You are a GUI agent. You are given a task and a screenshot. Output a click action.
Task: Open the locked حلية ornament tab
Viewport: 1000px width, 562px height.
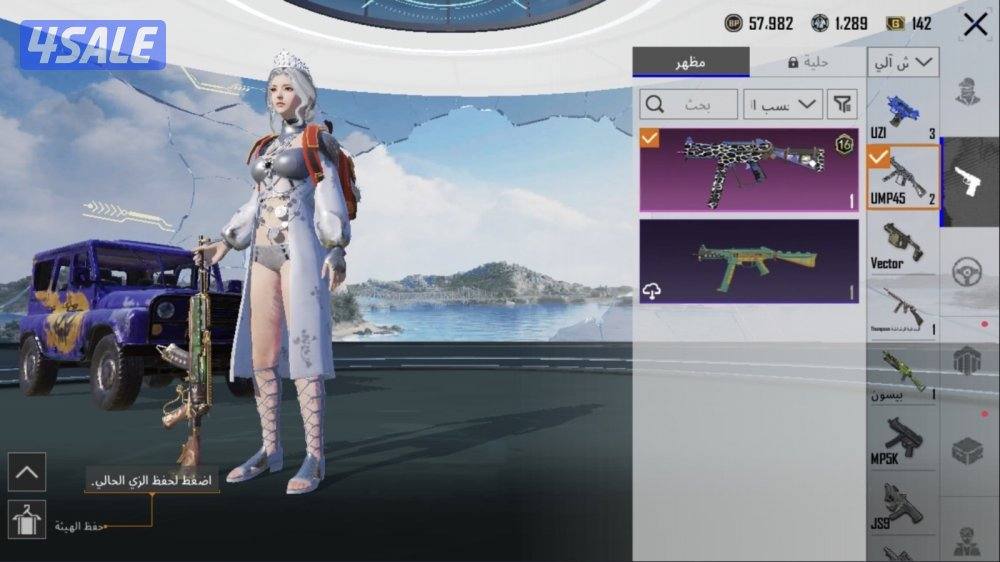point(807,62)
